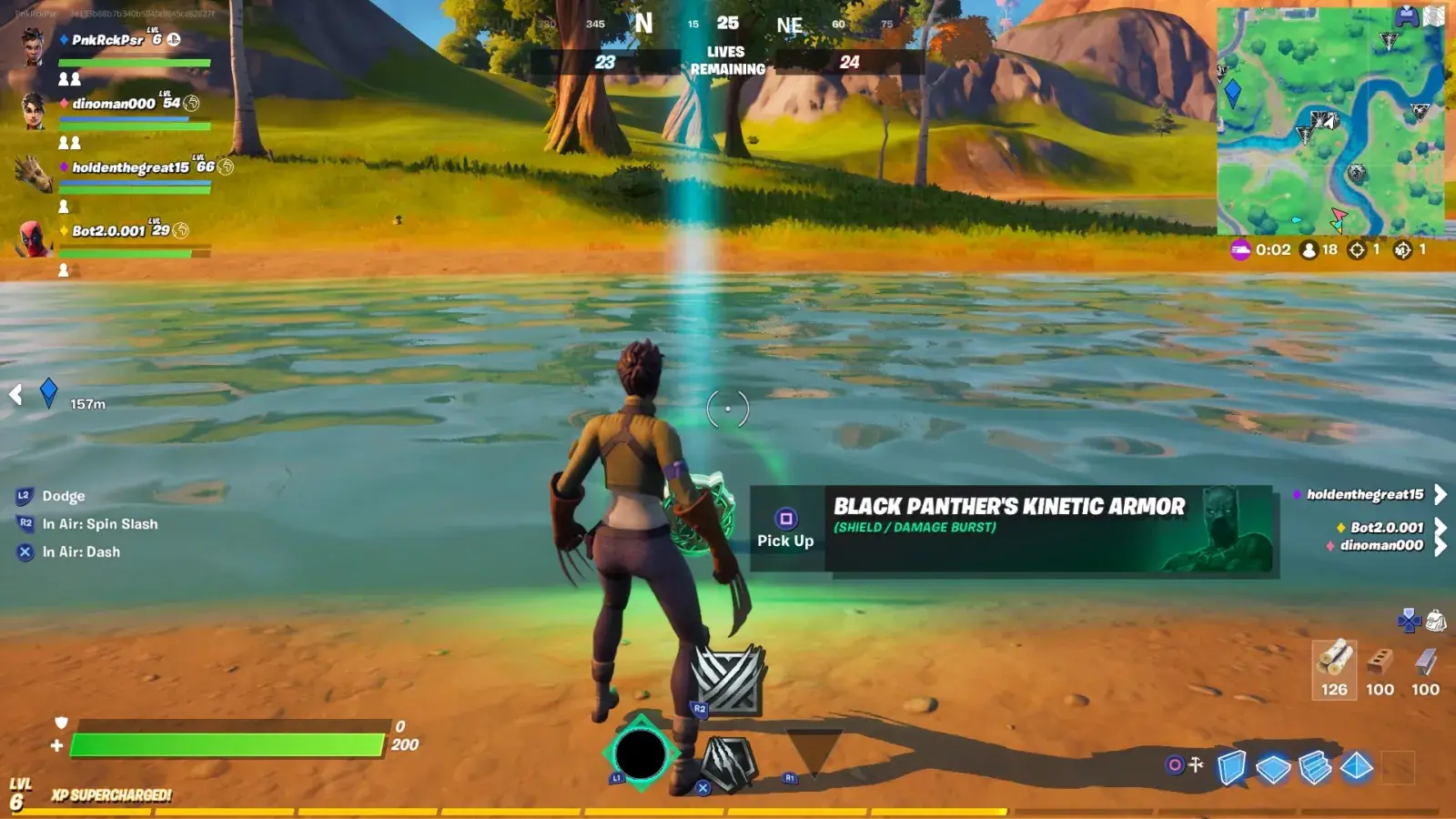Select the wall building piece
Viewport: 1456px width, 819px height.
point(1231,767)
